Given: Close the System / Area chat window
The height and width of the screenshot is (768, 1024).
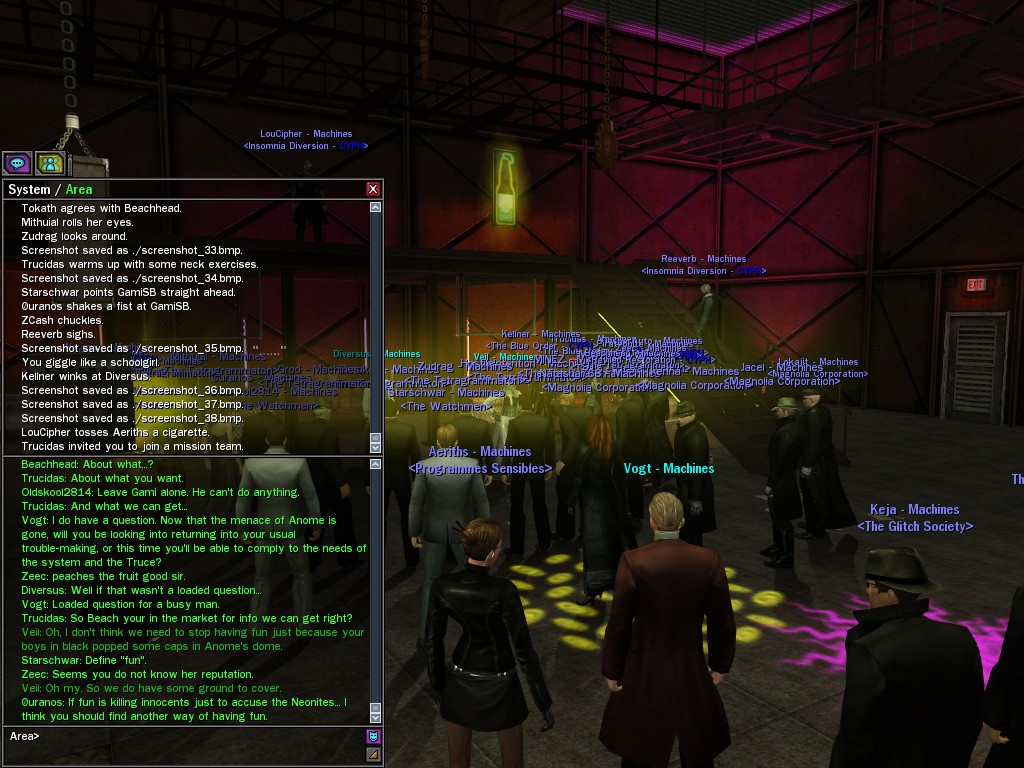Looking at the screenshot, I should pos(373,189).
